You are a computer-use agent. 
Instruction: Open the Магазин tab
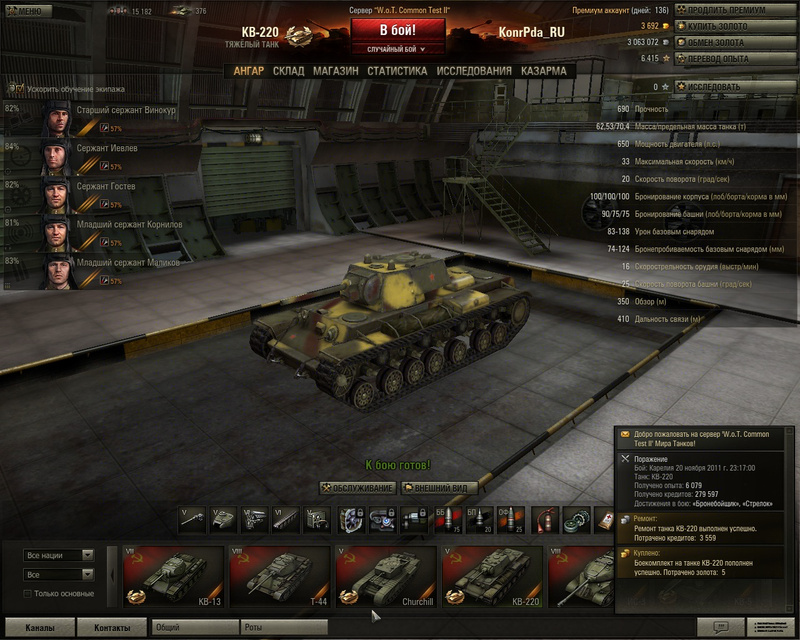pyautogui.click(x=335, y=71)
